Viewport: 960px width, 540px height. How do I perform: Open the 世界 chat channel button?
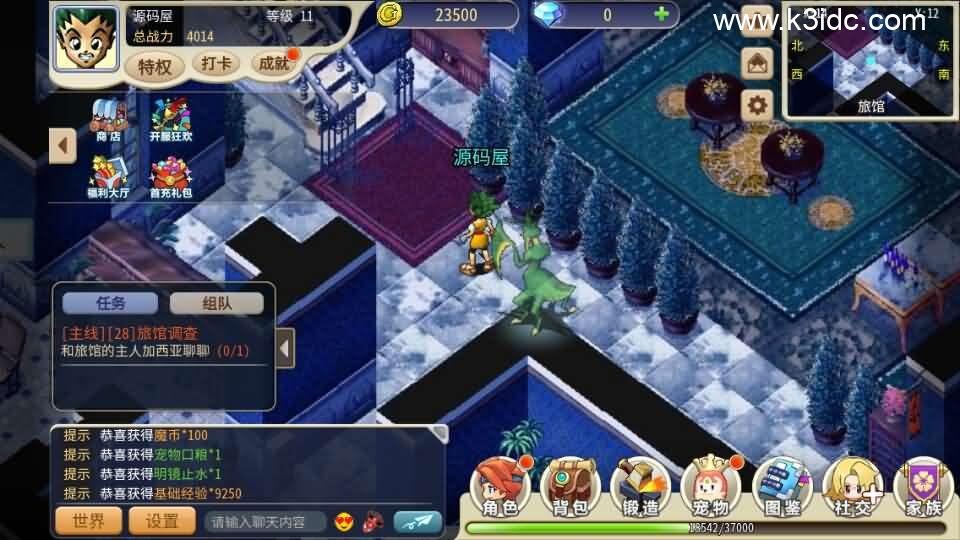pos(88,521)
